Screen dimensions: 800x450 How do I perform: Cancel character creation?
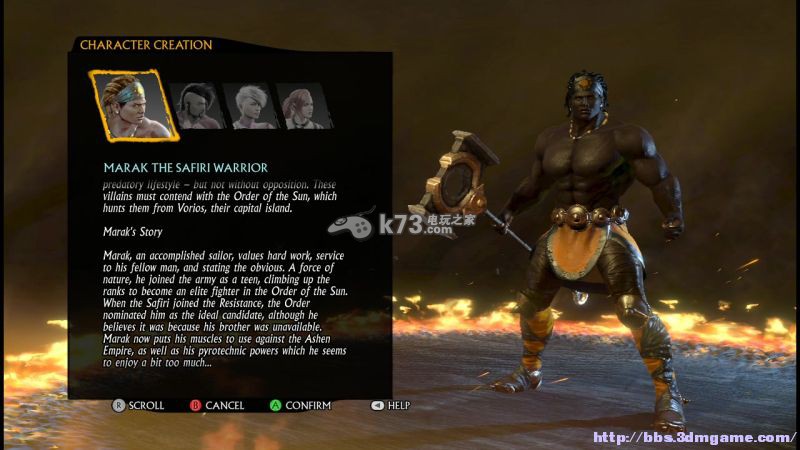(216, 405)
